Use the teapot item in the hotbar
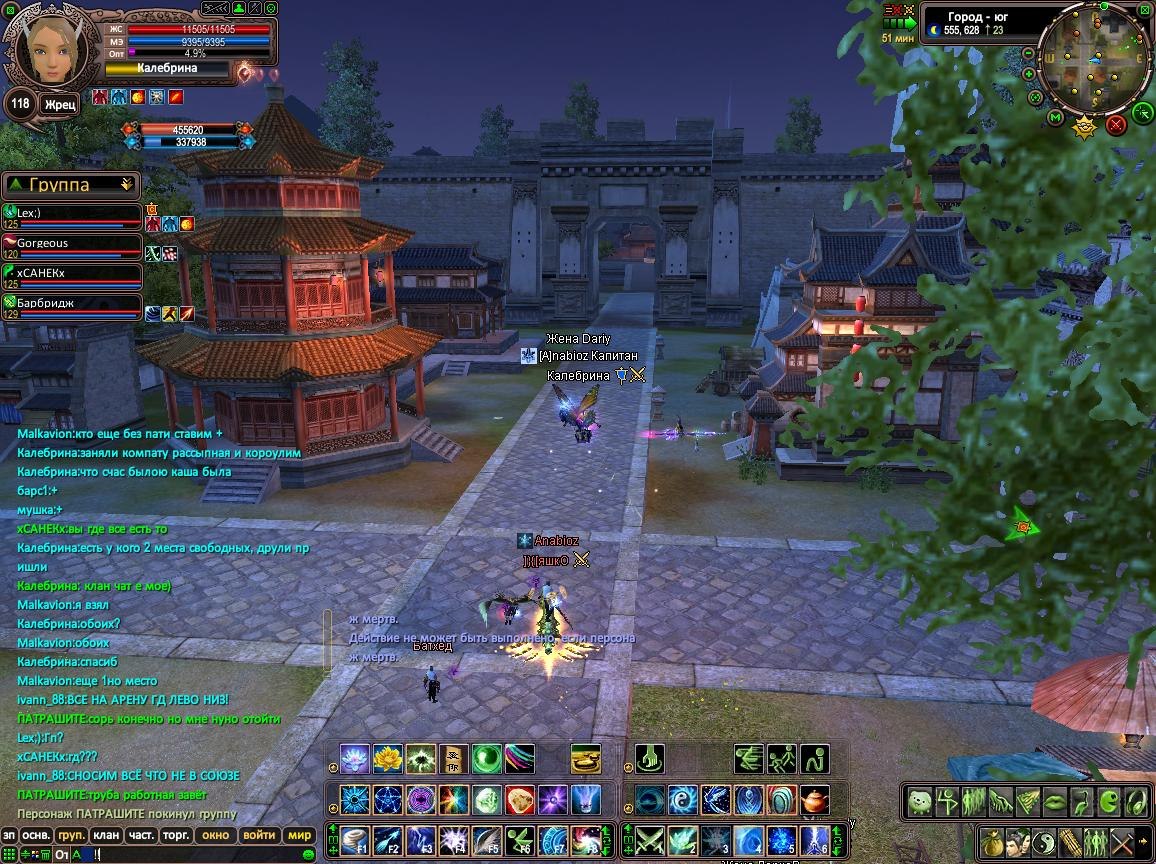This screenshot has height=864, width=1156. 816,800
